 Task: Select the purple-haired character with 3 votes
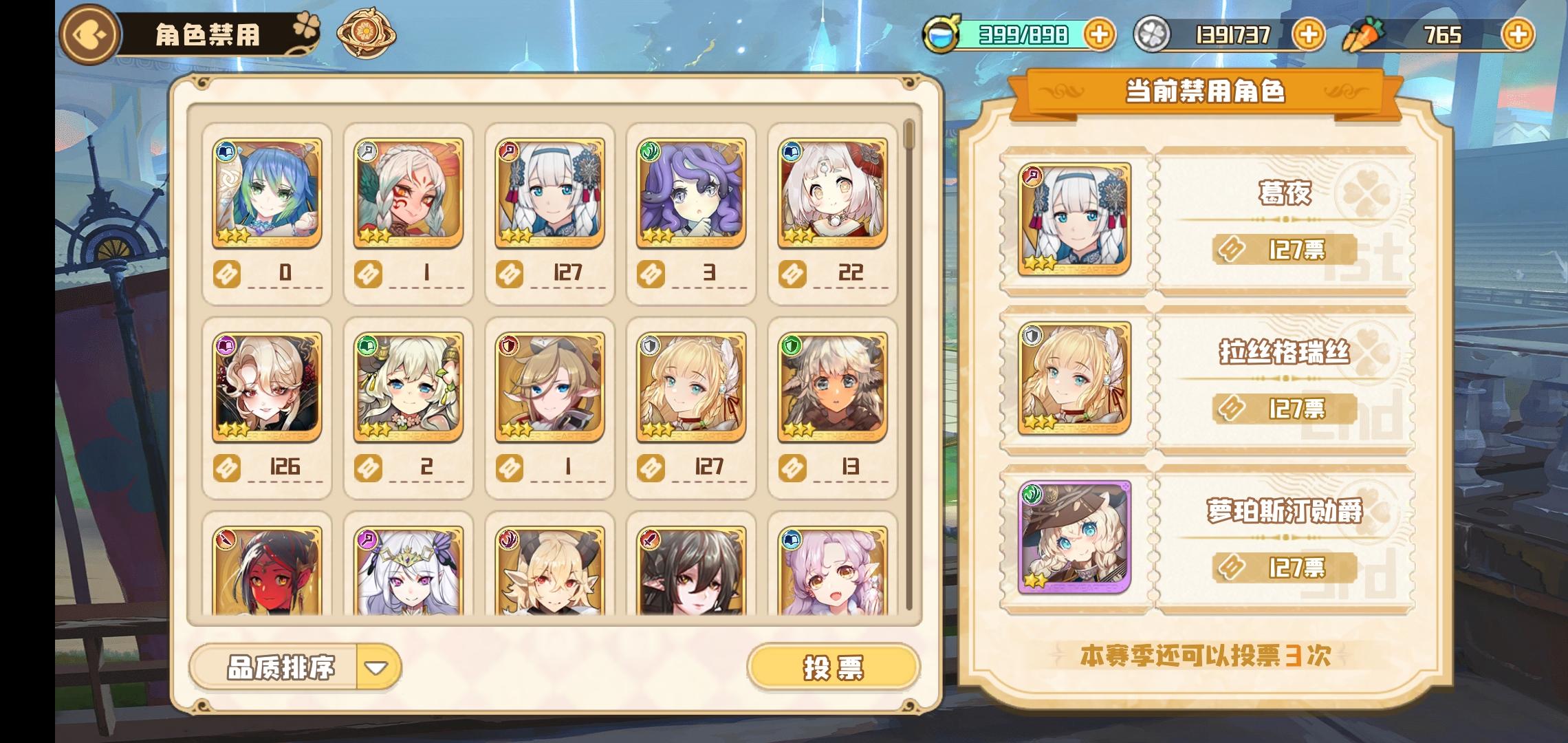coord(691,196)
